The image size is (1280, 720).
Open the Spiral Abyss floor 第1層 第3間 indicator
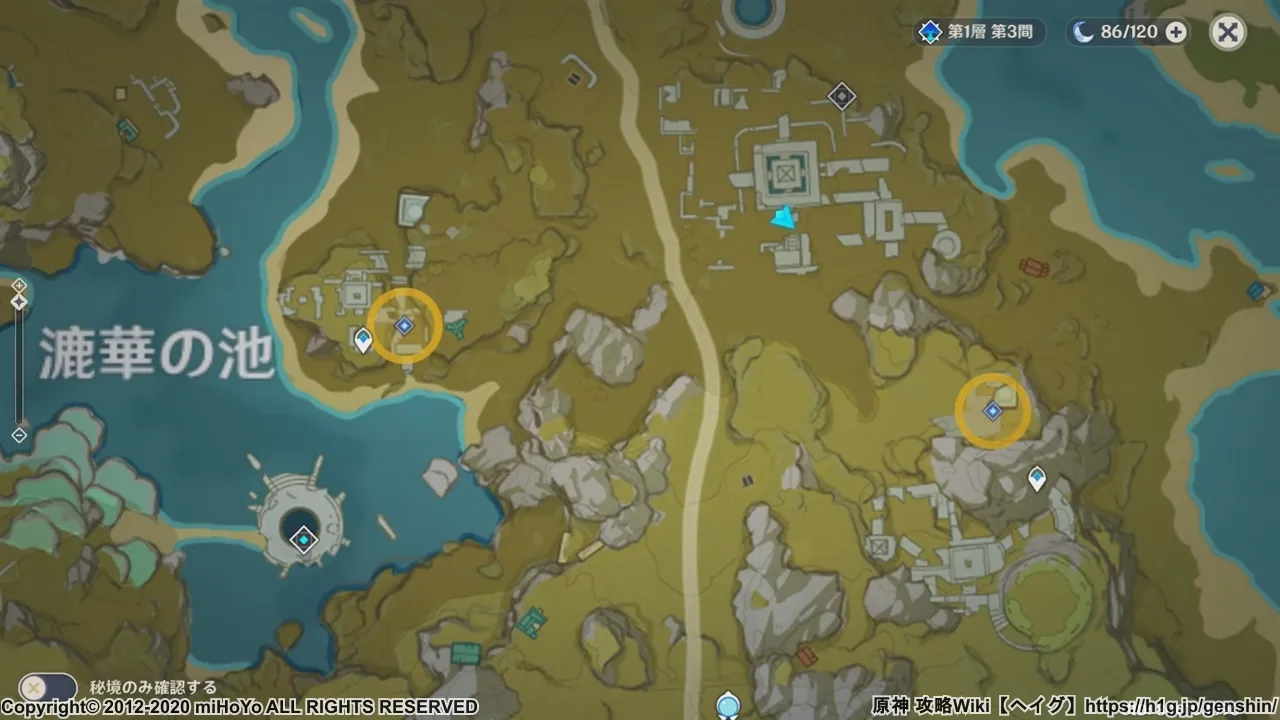[x=980, y=32]
